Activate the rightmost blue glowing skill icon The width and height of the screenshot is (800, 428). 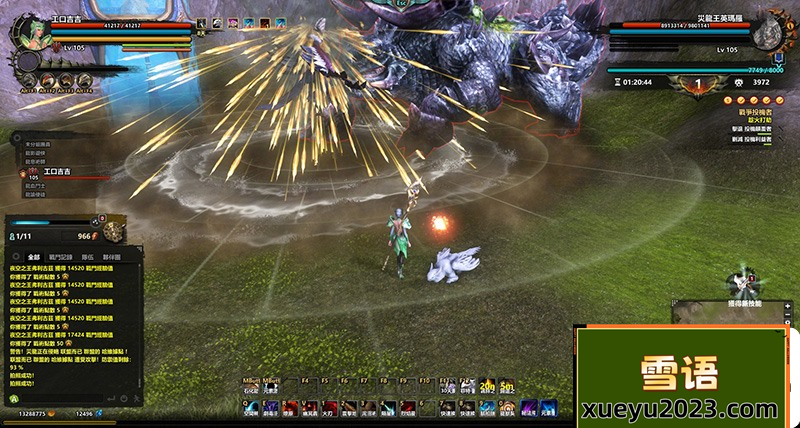[549, 407]
